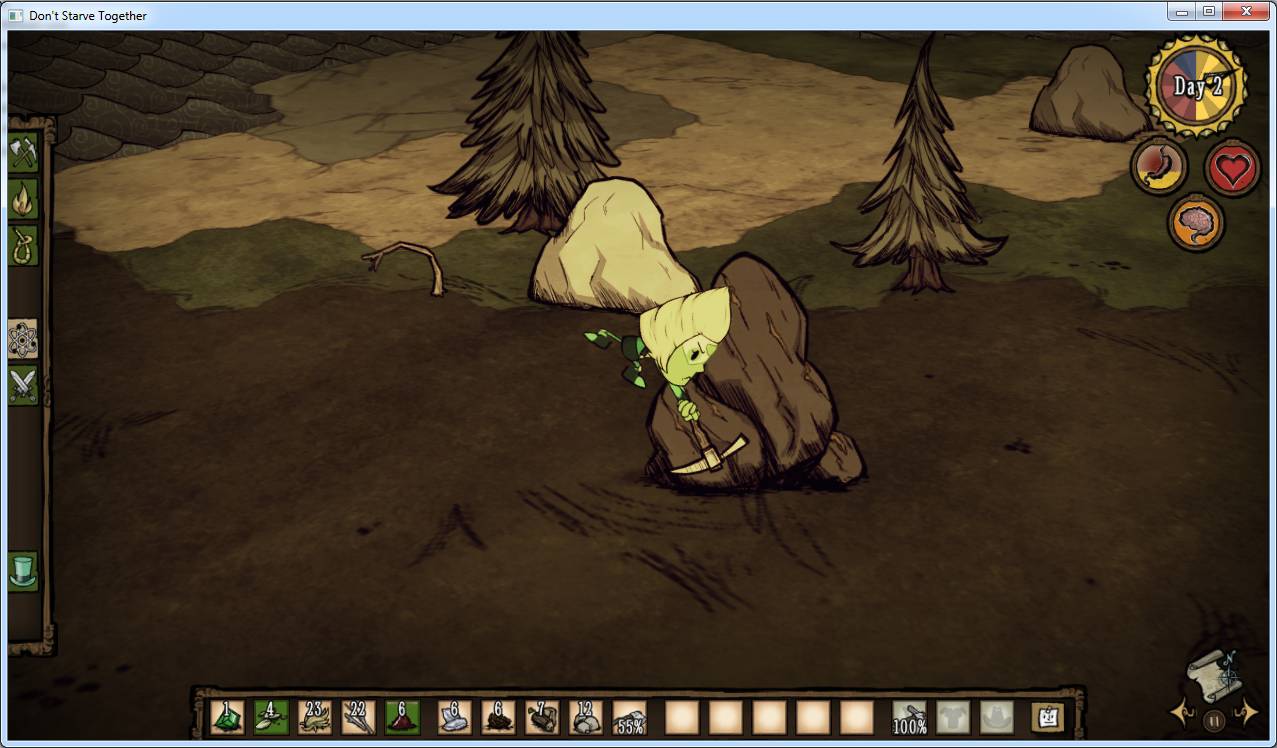Close the Don't Starve Together window
The height and width of the screenshot is (748, 1277).
click(x=1246, y=12)
